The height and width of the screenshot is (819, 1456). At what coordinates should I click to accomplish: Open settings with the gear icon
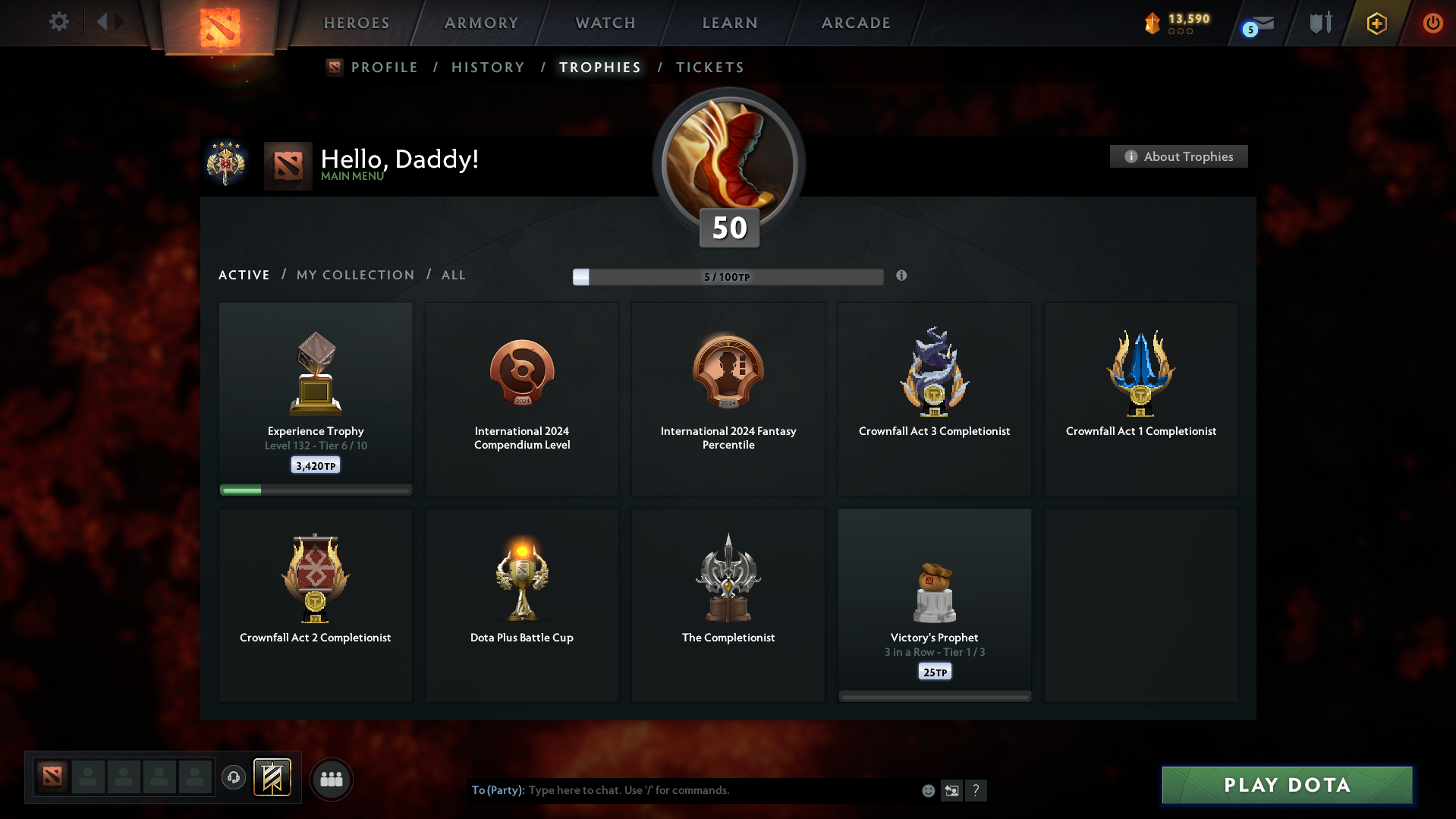(x=59, y=22)
